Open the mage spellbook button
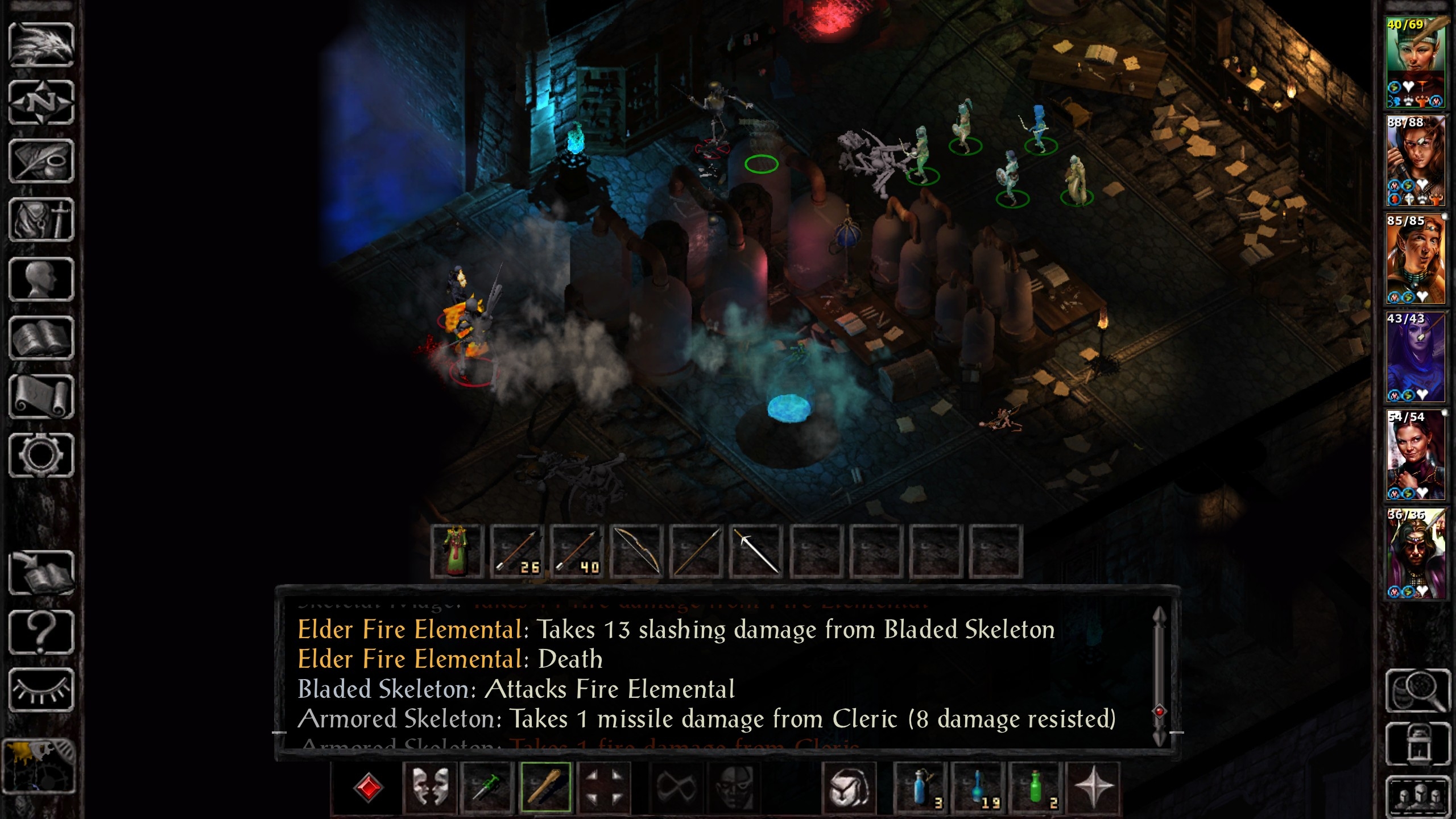The image size is (1456, 819). (x=41, y=338)
